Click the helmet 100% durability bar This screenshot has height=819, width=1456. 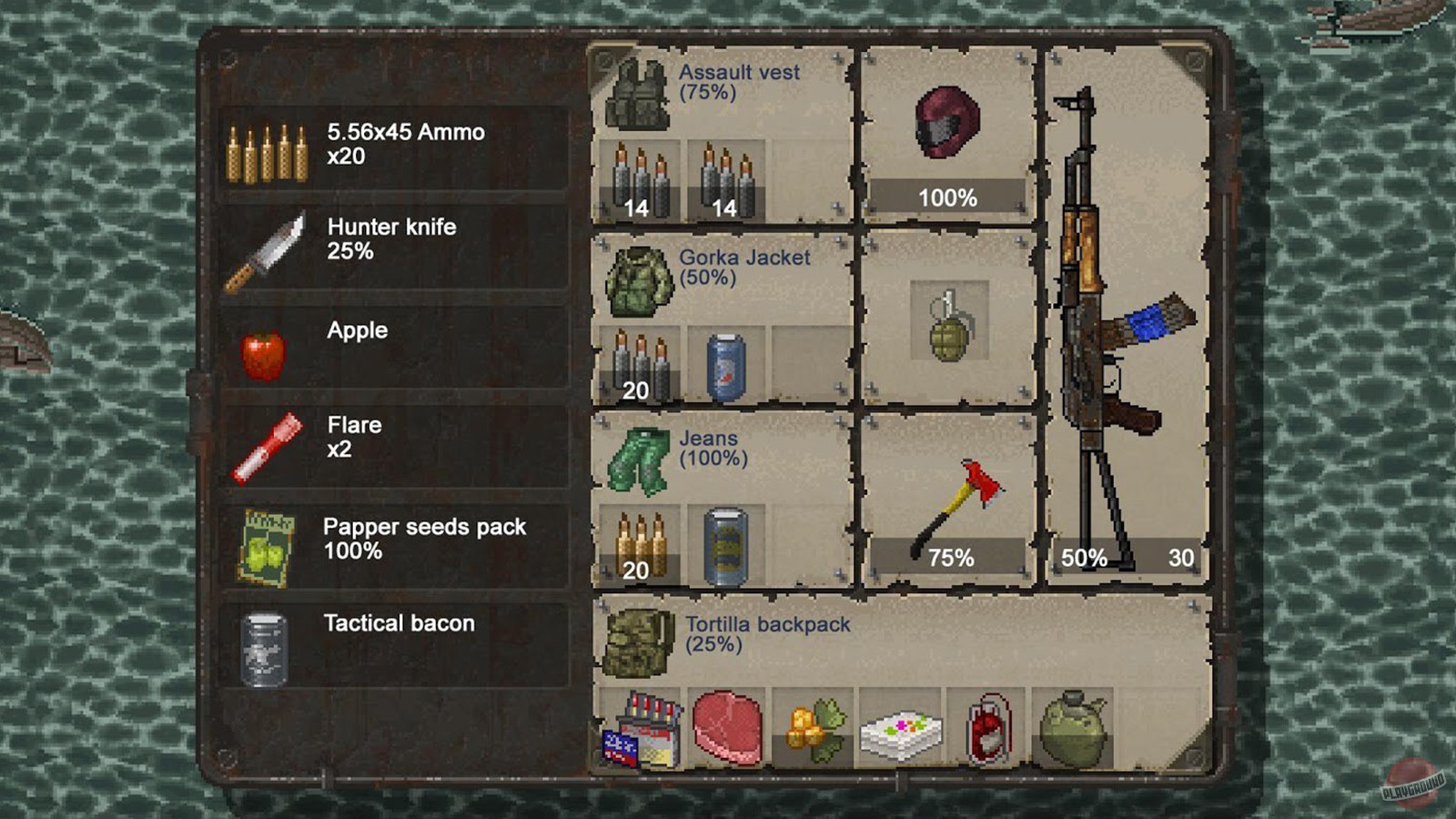pos(946,194)
